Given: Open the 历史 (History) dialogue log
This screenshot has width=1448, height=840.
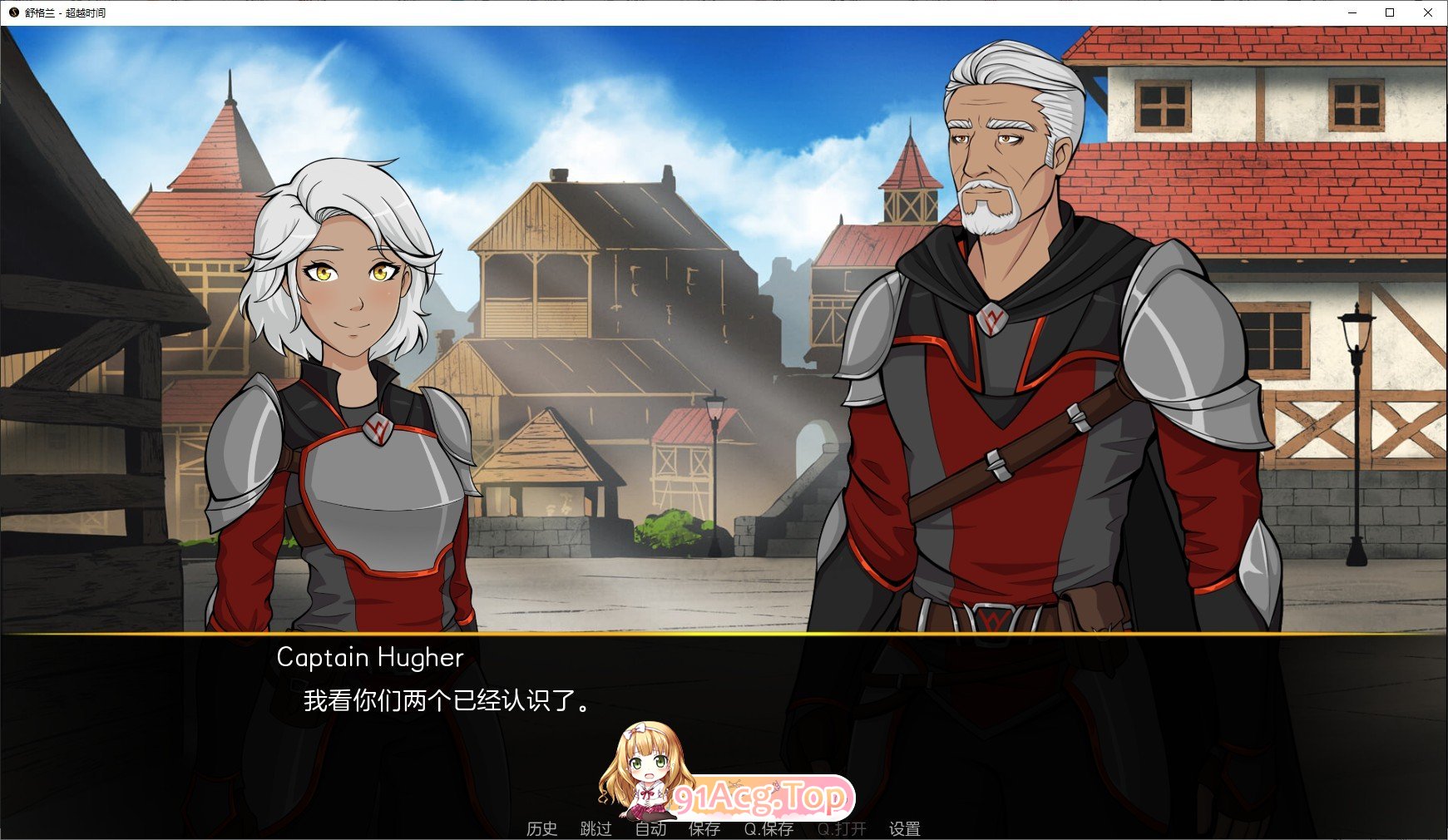Looking at the screenshot, I should pos(541,828).
